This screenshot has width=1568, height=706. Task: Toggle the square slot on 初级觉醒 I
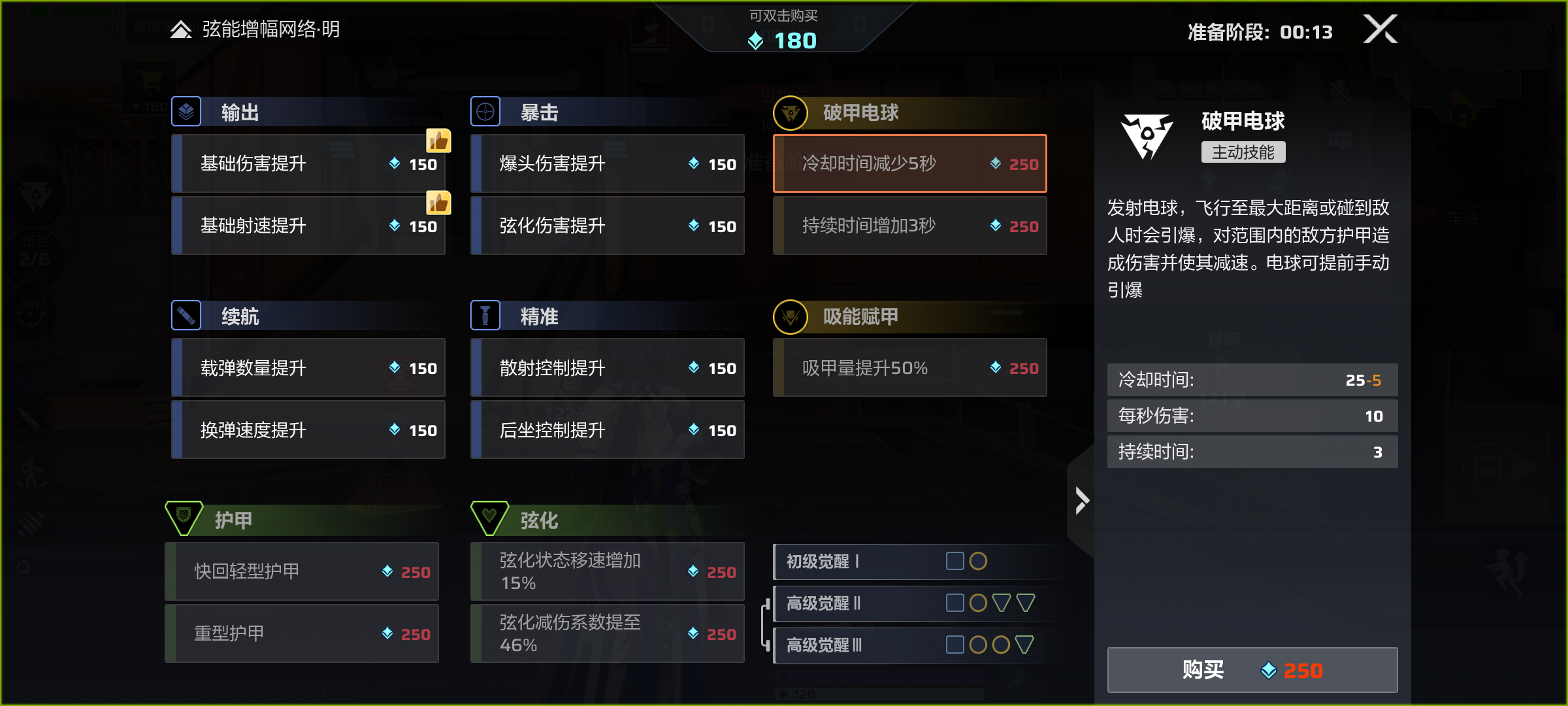(x=955, y=561)
